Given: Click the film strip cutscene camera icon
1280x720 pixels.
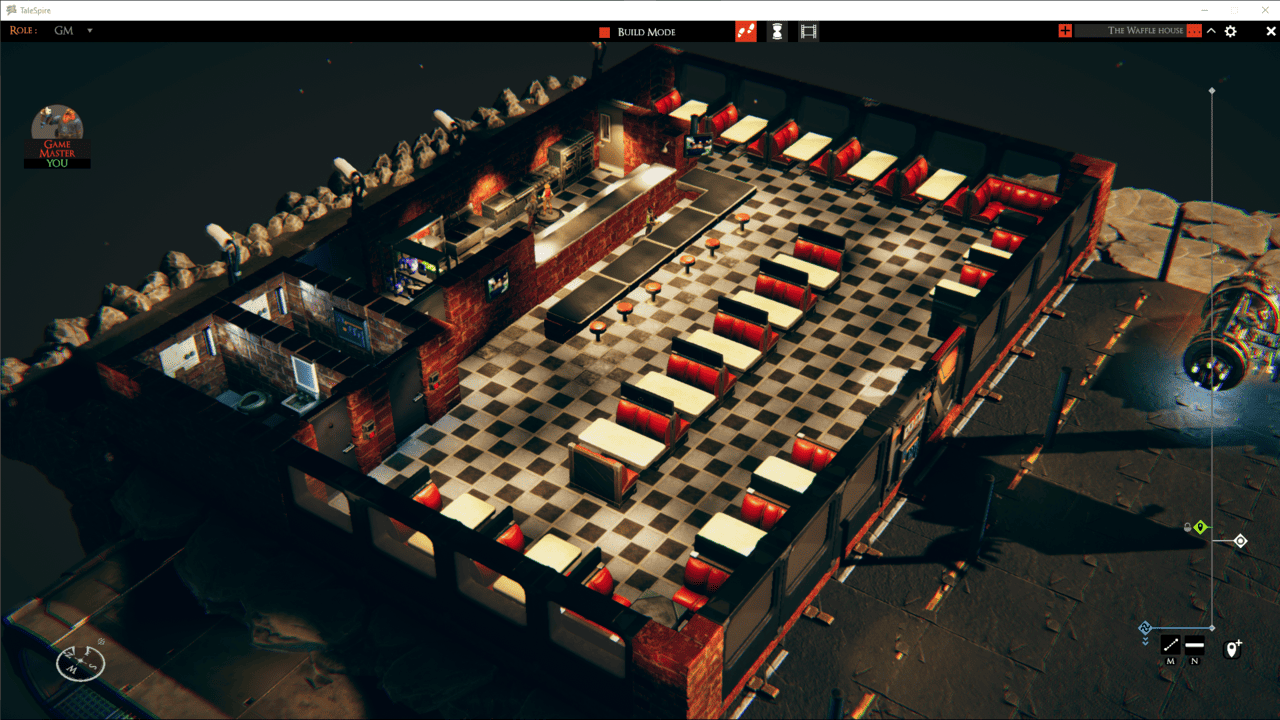Looking at the screenshot, I should [807, 31].
